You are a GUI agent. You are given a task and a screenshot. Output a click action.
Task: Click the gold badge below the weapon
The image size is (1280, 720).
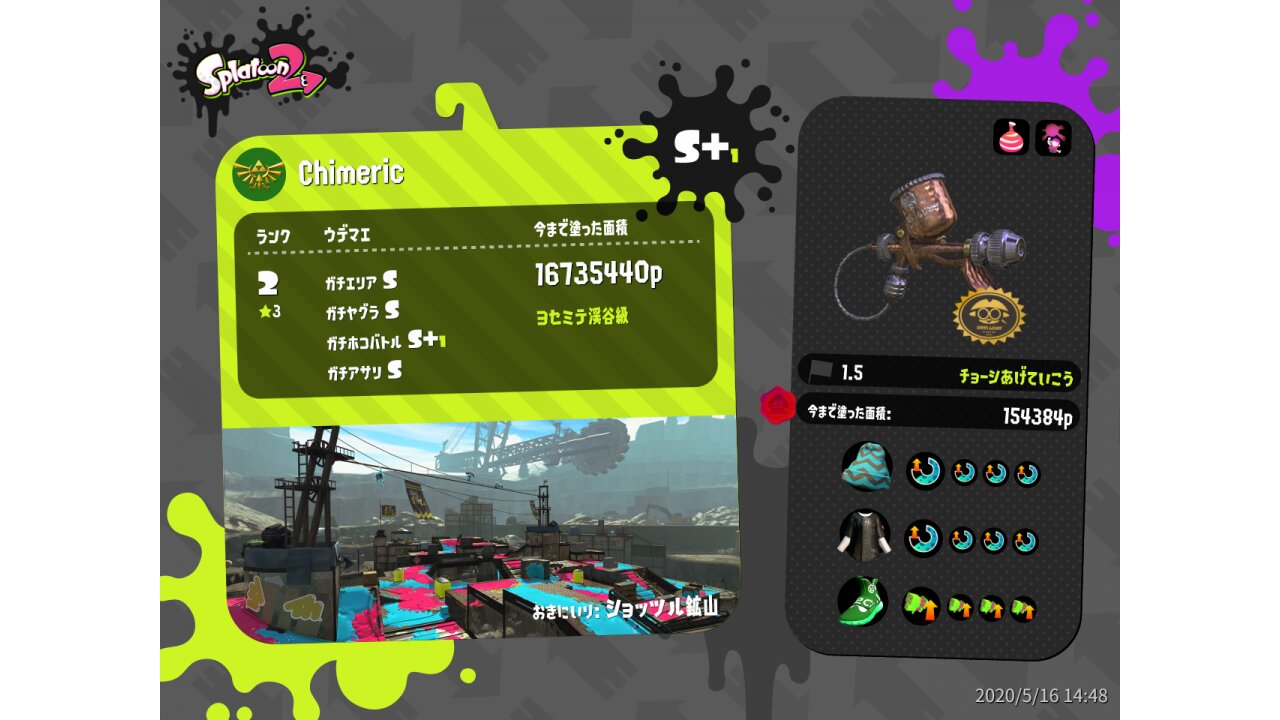[991, 315]
